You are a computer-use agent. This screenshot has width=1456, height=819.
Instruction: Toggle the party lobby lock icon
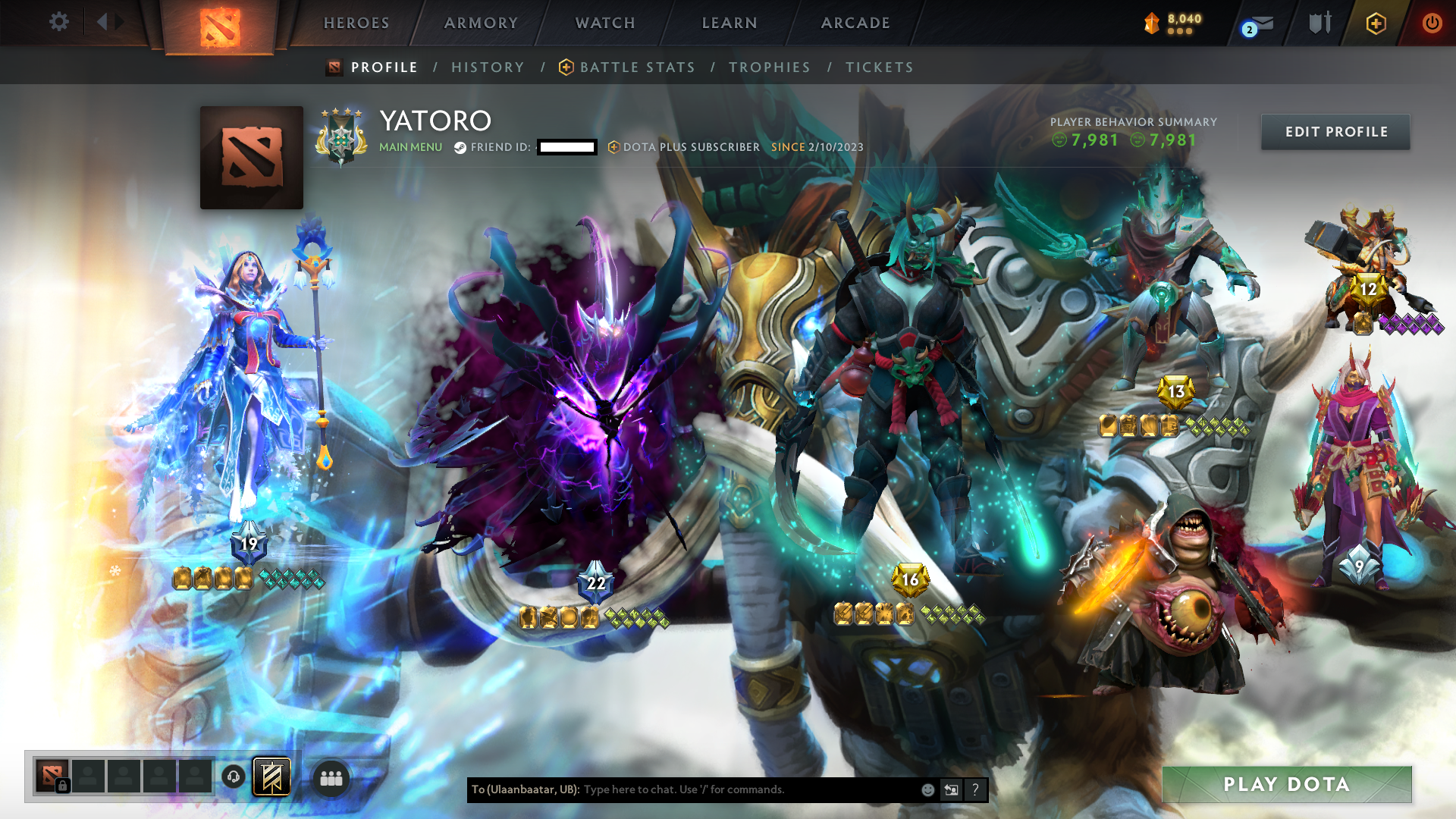62,786
